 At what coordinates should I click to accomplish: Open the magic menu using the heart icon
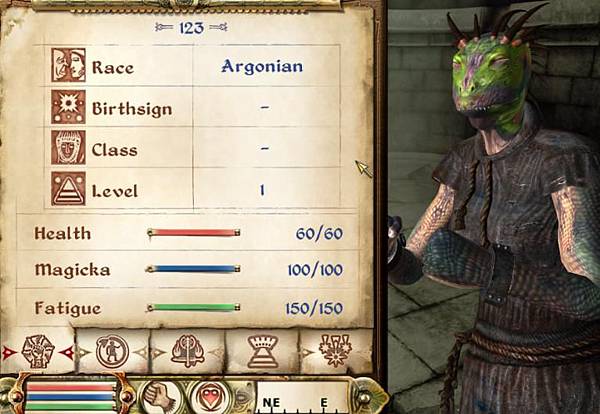[208, 395]
